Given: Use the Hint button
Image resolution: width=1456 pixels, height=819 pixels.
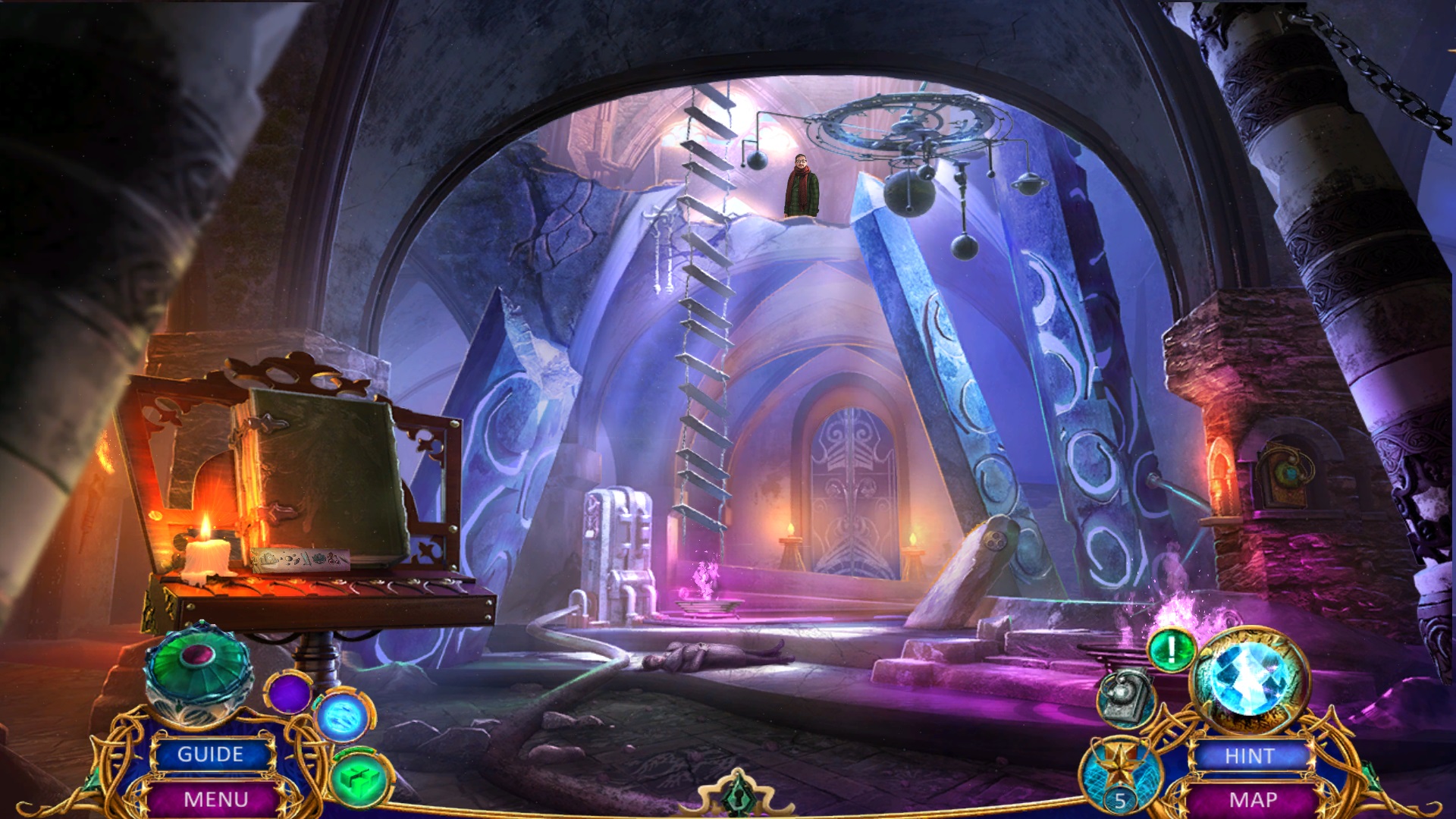Looking at the screenshot, I should click(x=1249, y=756).
